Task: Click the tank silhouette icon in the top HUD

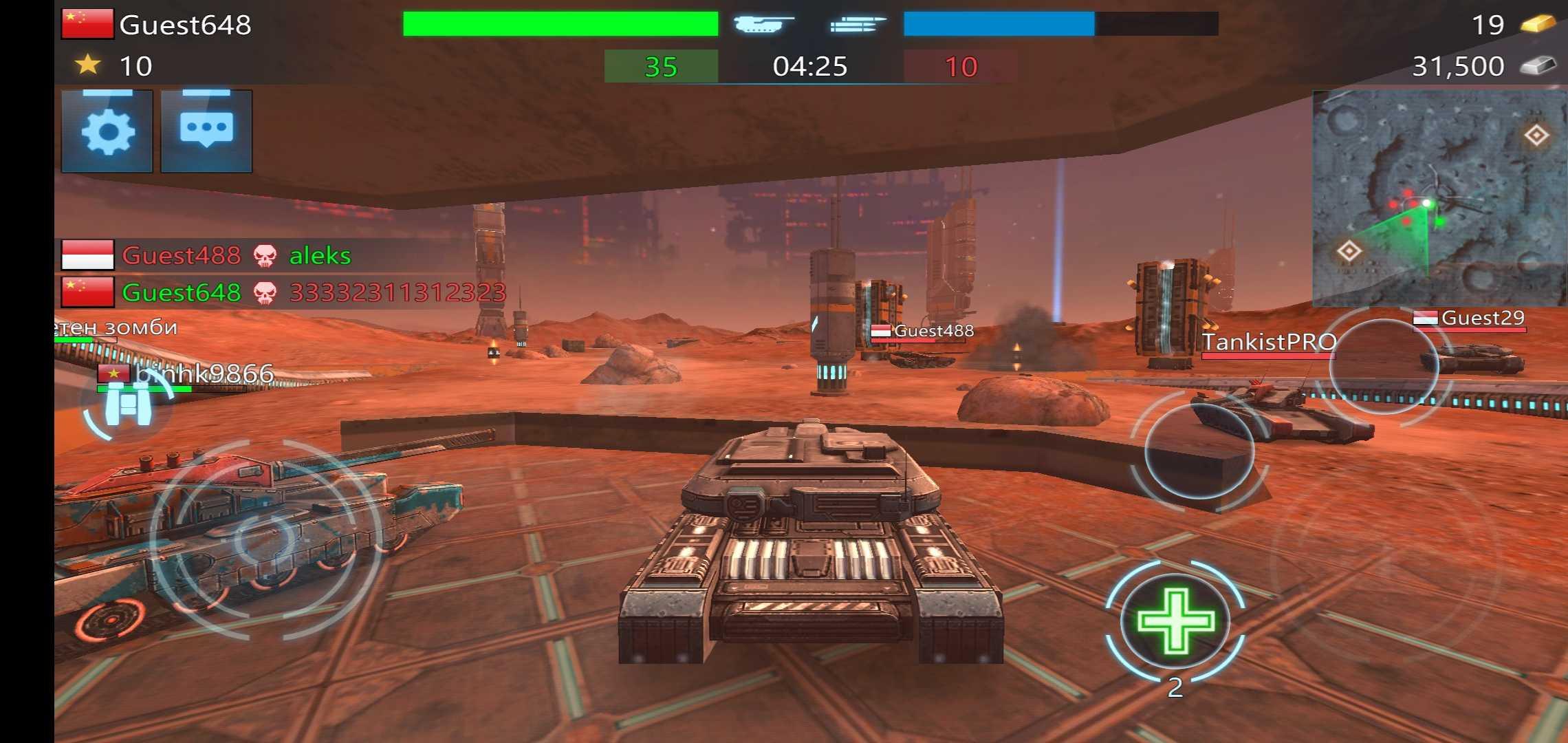Action: [761, 25]
